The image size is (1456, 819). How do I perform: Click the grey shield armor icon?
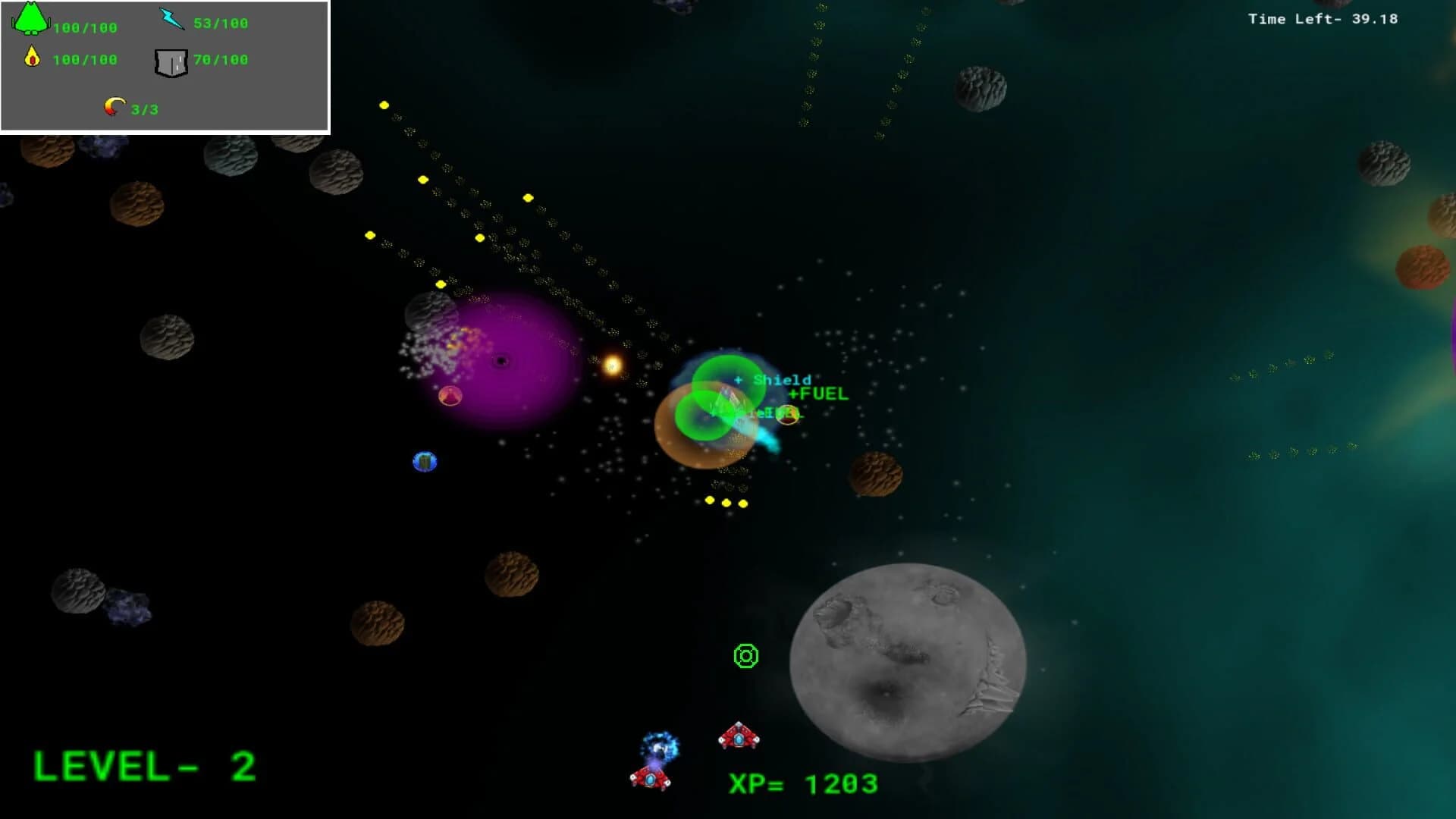pos(171,63)
